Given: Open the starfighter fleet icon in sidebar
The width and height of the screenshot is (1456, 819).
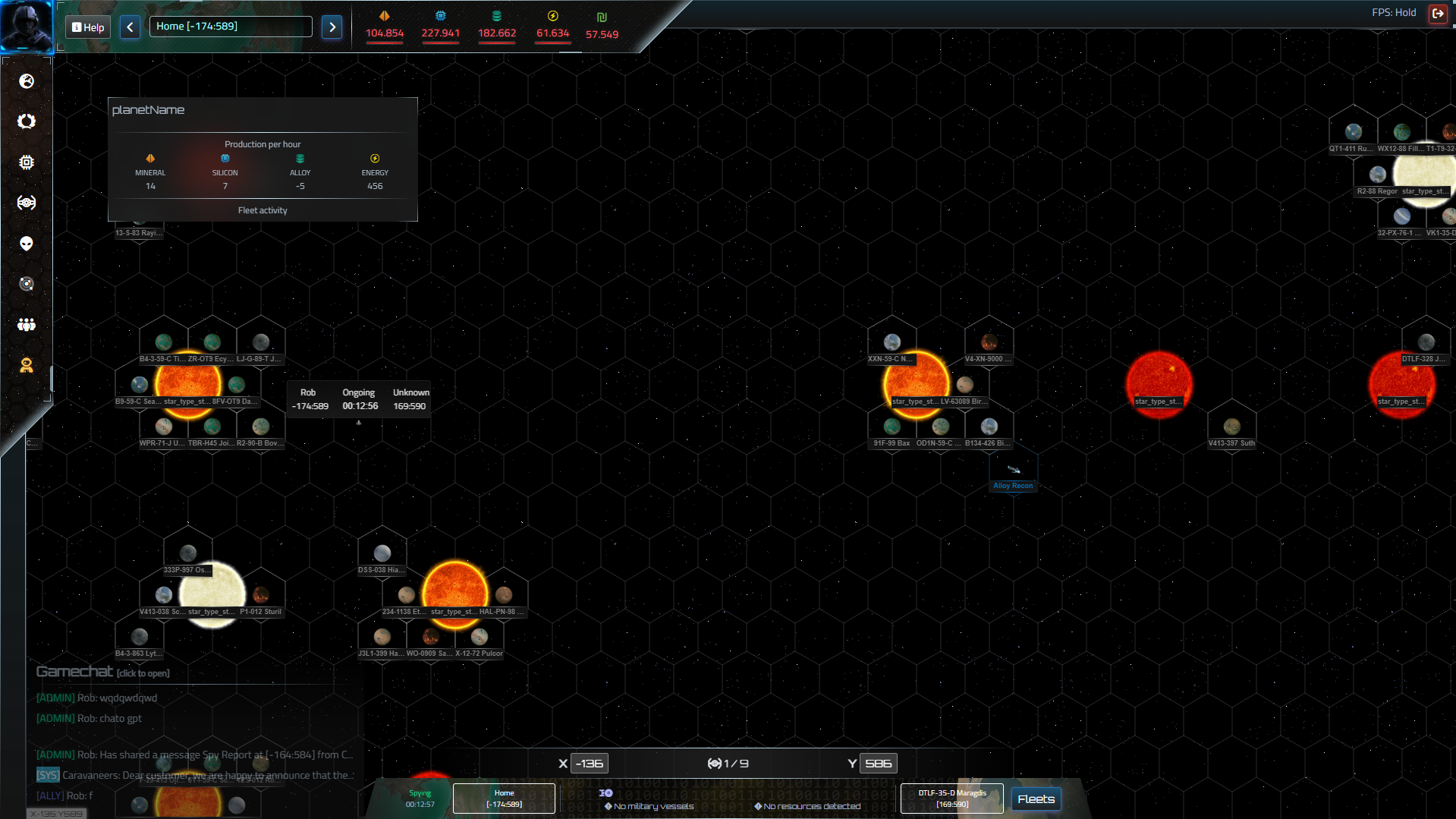Looking at the screenshot, I should pyautogui.click(x=27, y=203).
